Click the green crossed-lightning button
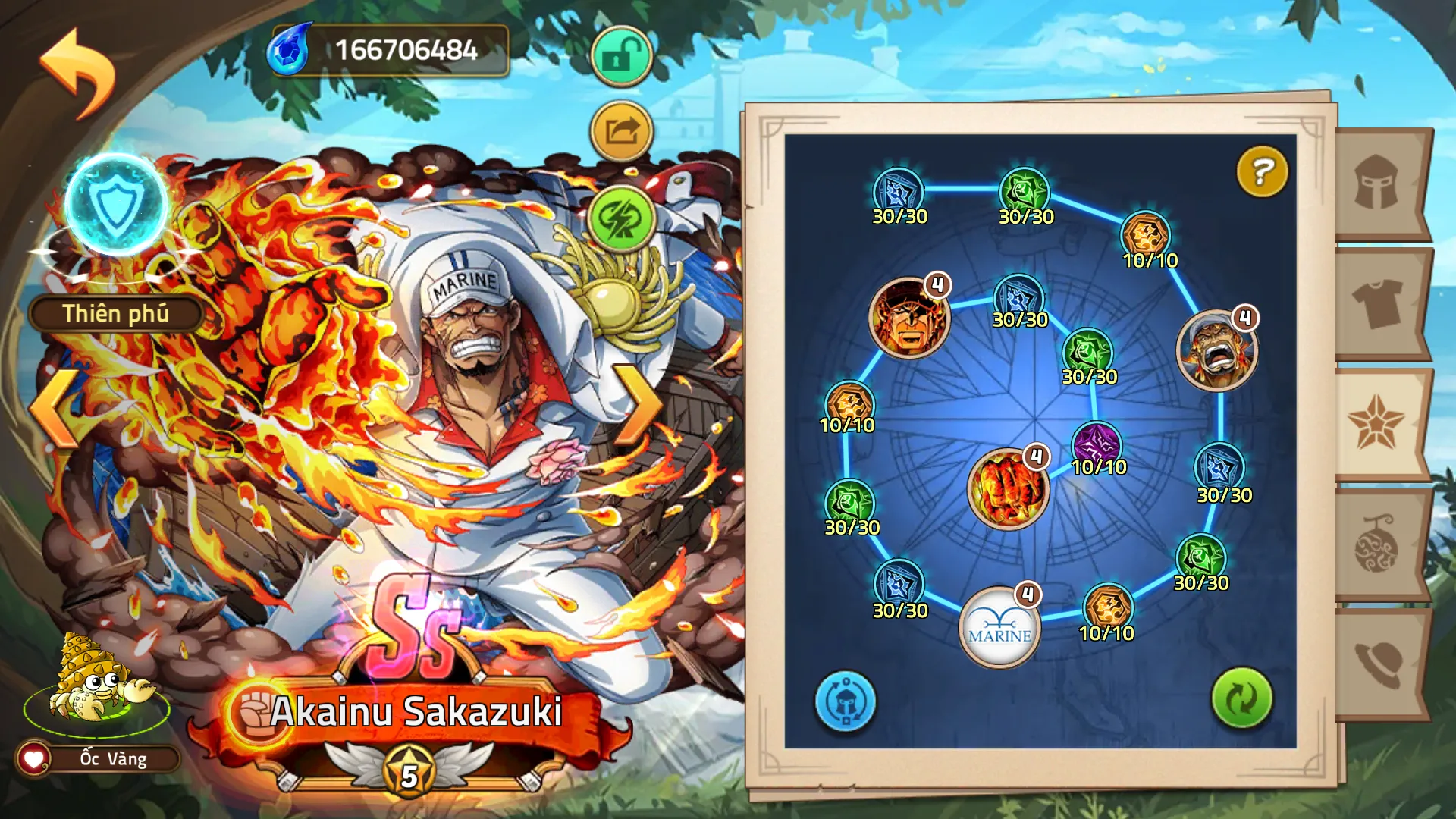The width and height of the screenshot is (1456, 819). (621, 219)
